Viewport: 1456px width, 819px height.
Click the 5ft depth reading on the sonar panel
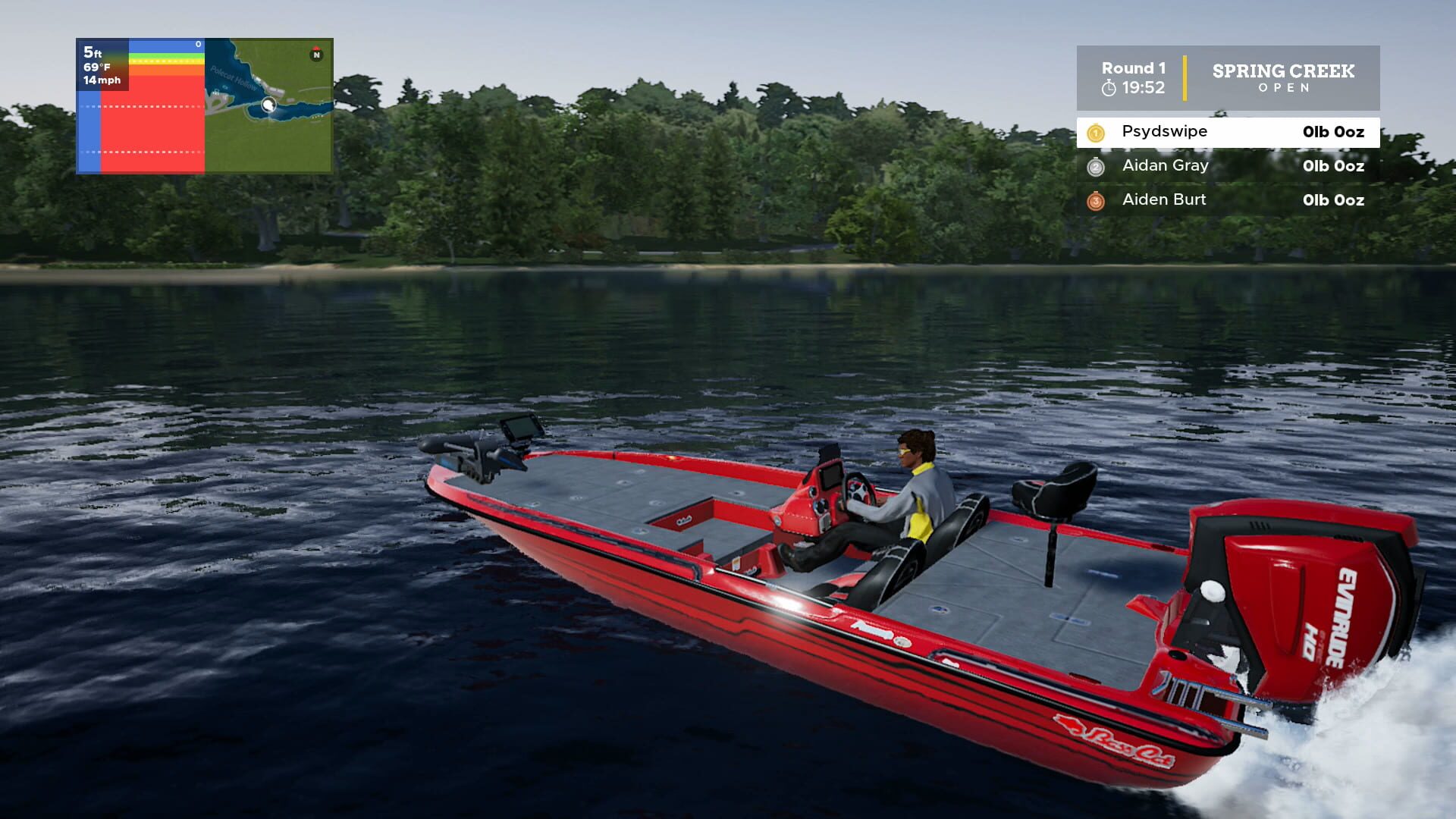tap(93, 53)
